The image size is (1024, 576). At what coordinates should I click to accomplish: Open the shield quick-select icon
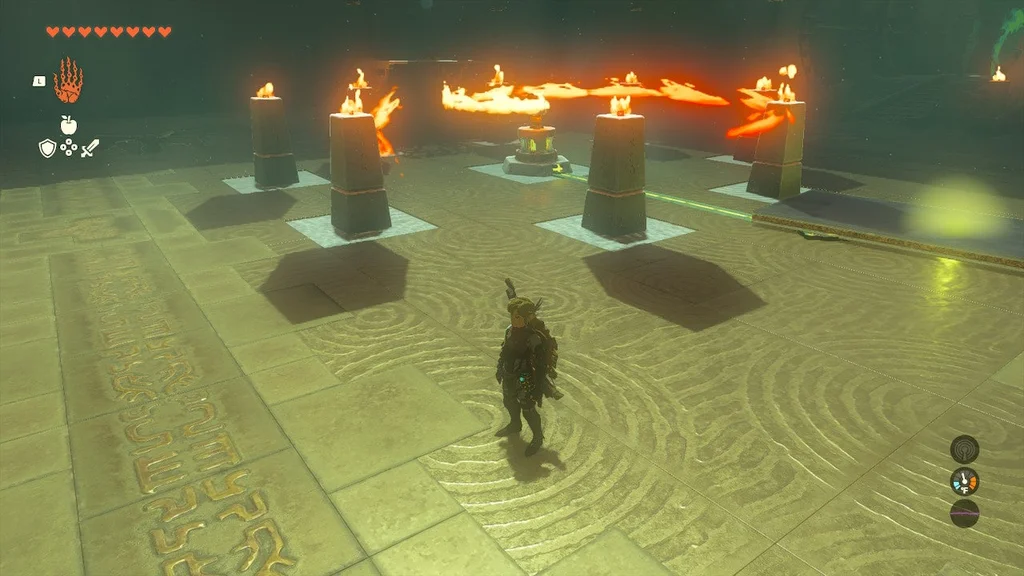[x=47, y=148]
